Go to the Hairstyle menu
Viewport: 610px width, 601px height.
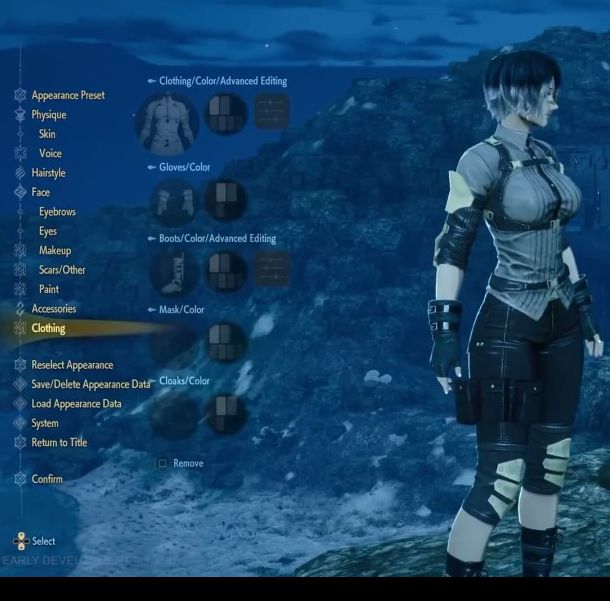click(x=48, y=173)
